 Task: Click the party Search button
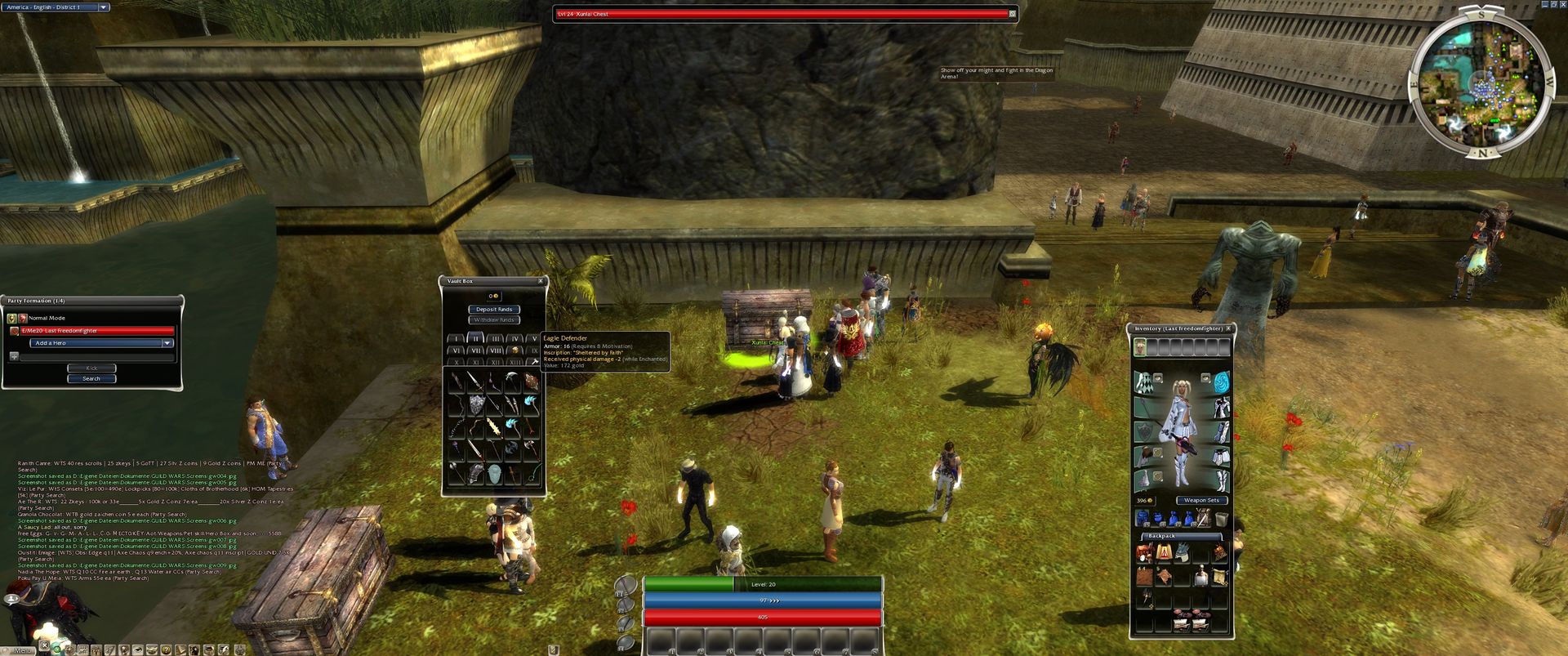tap(91, 378)
